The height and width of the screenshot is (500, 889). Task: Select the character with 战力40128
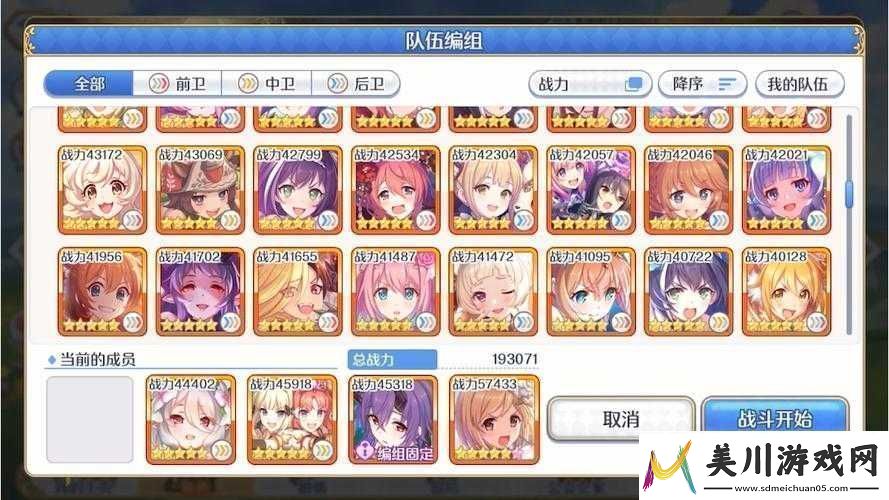tap(786, 291)
